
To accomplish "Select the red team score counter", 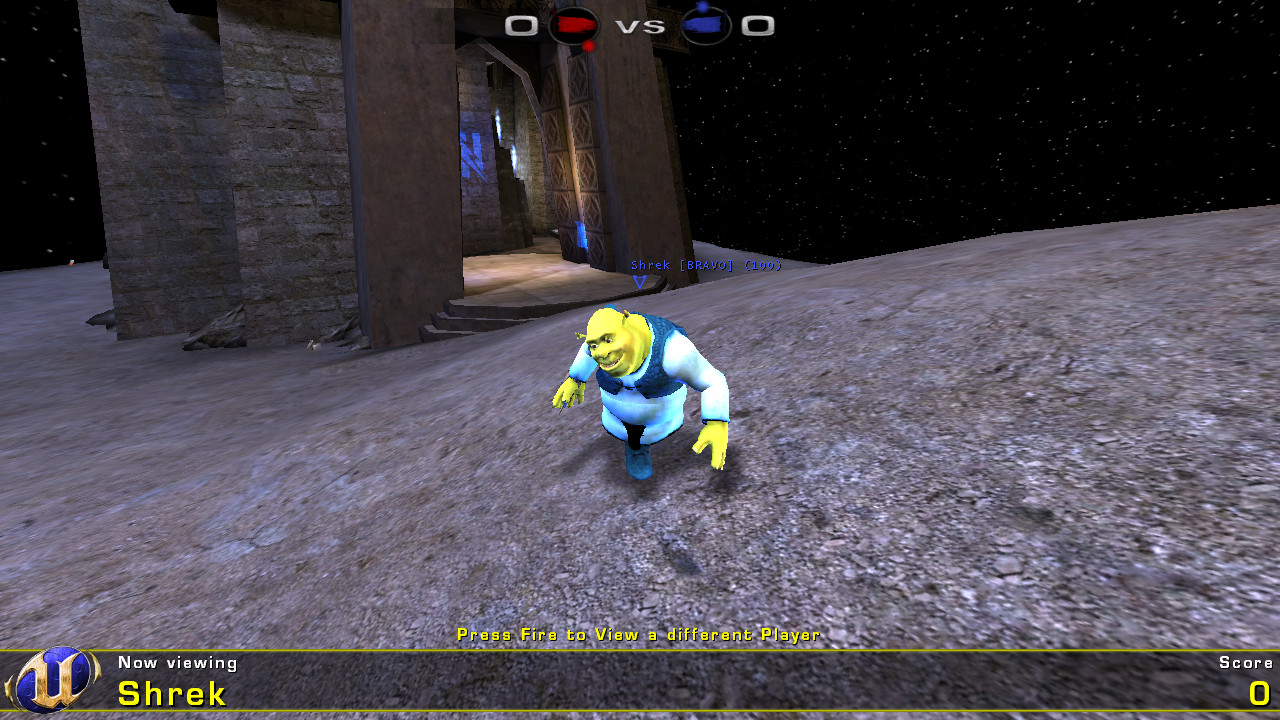I will tap(519, 25).
